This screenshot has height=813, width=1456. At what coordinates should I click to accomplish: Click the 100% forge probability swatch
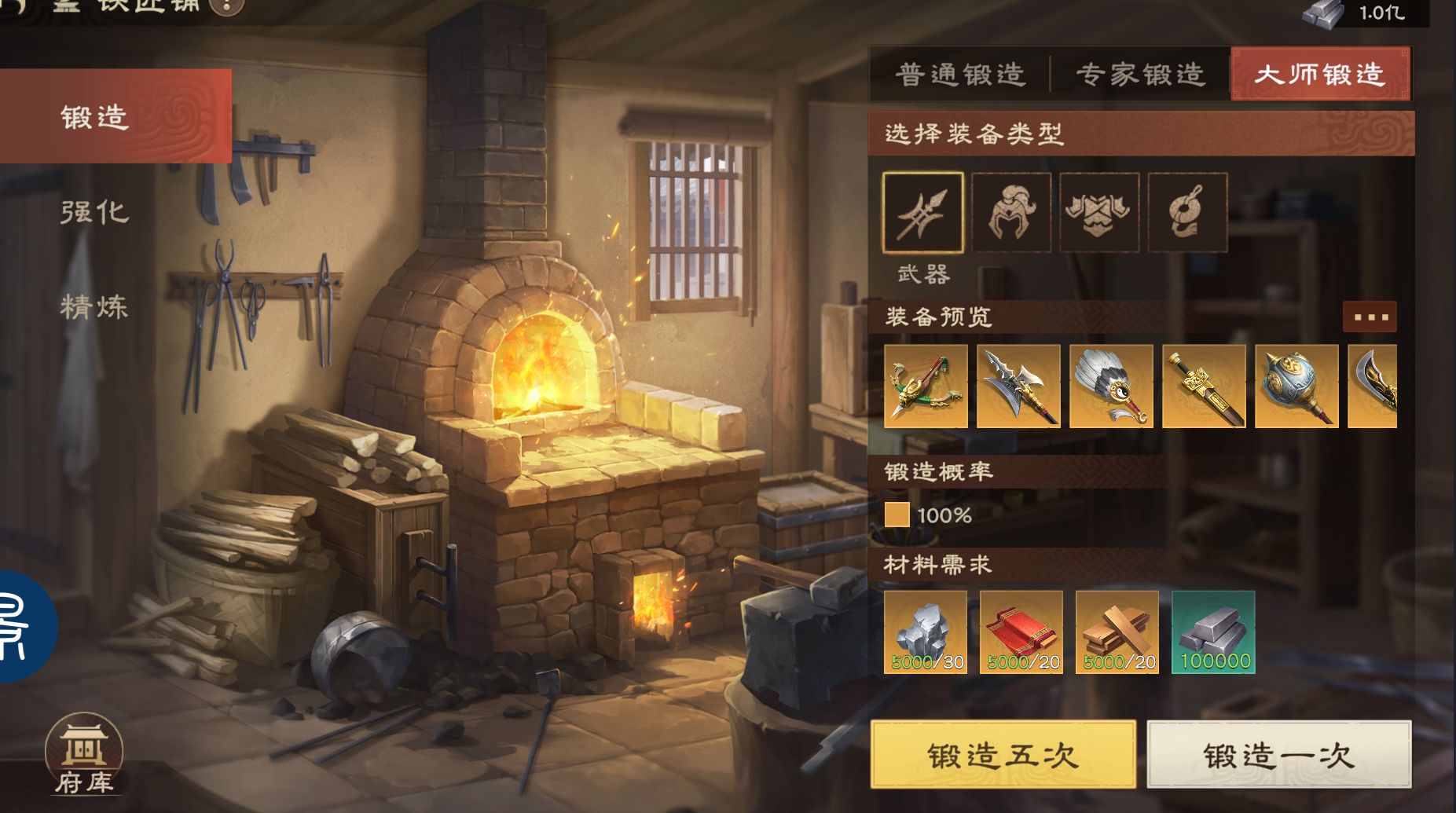[897, 515]
